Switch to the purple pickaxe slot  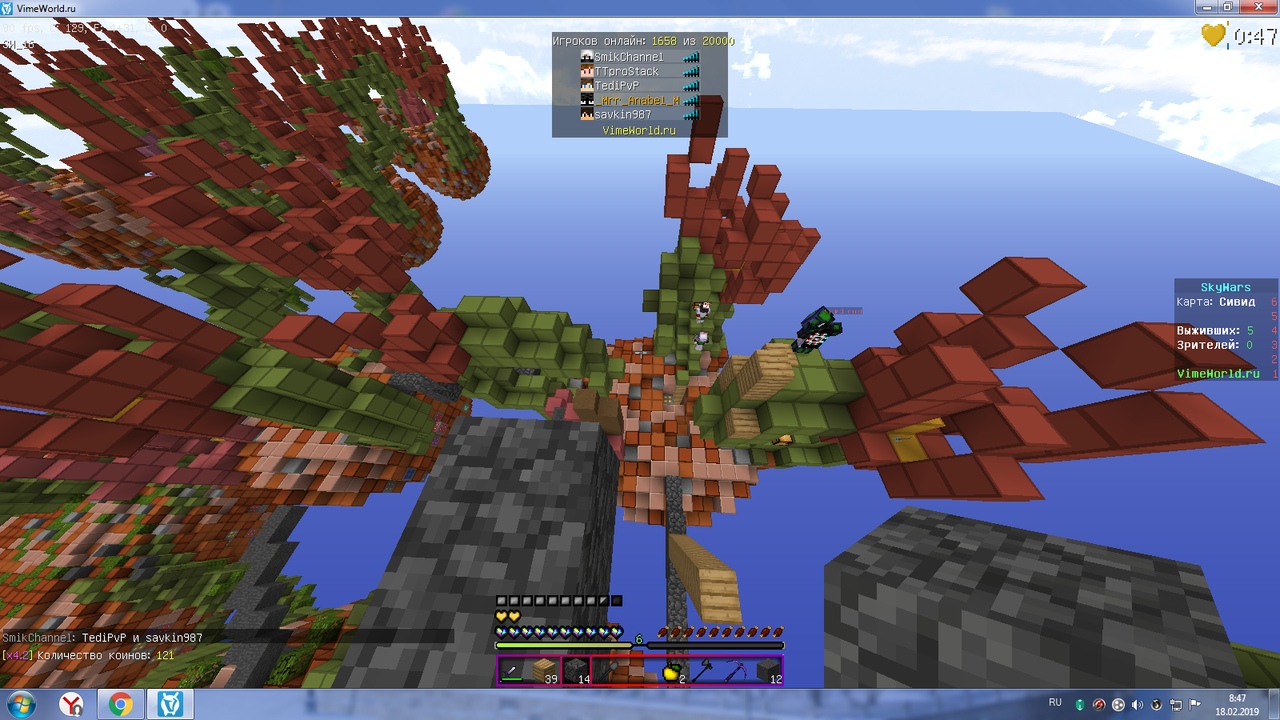pos(736,671)
